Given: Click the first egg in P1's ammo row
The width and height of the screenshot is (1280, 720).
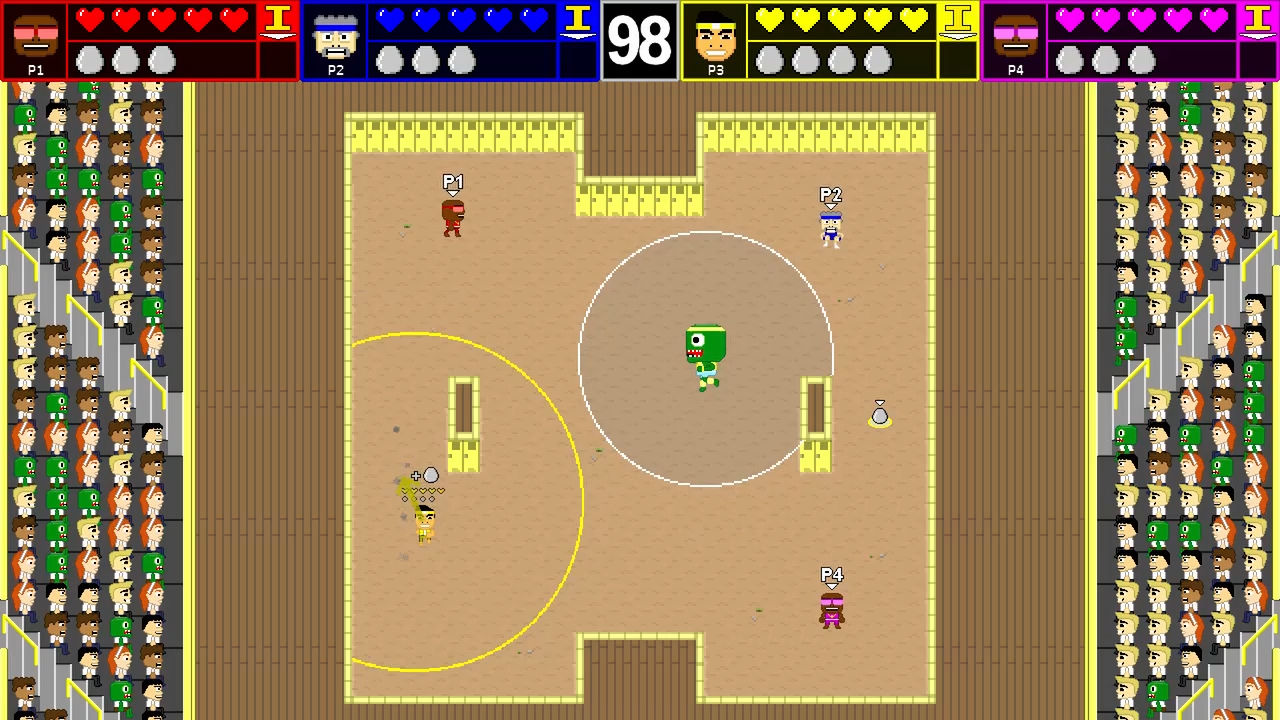Looking at the screenshot, I should [x=90, y=58].
